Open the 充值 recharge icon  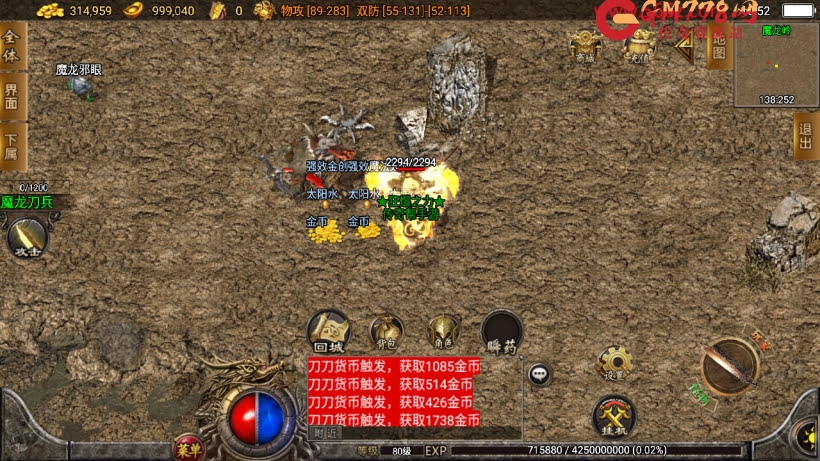click(637, 45)
